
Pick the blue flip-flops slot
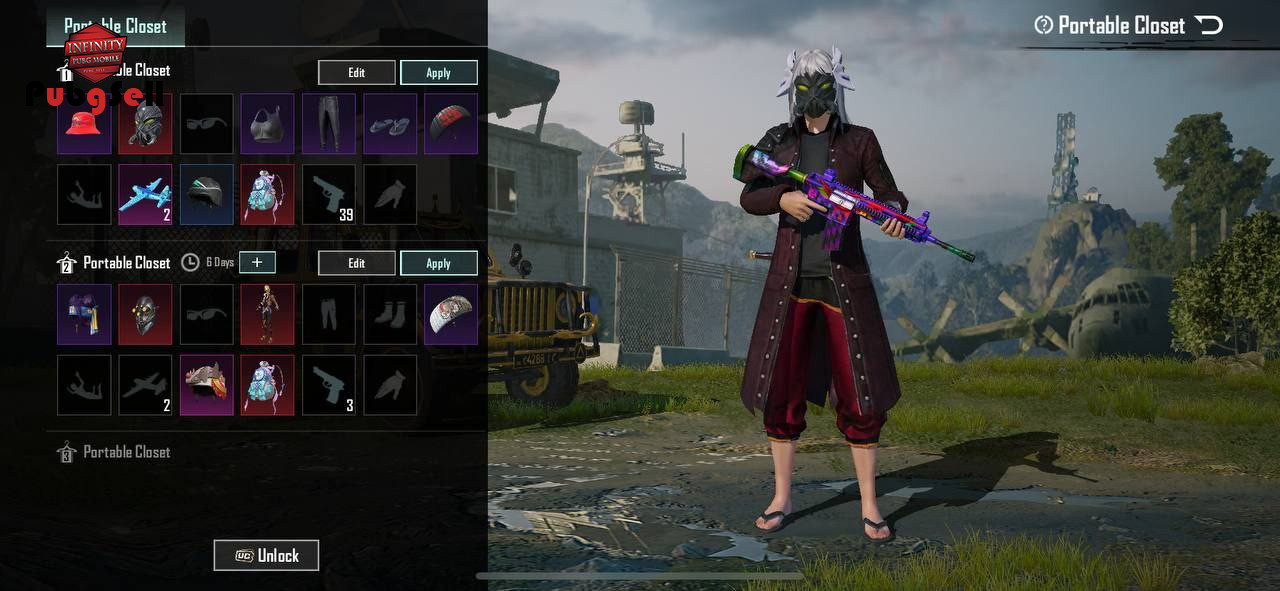coord(390,124)
